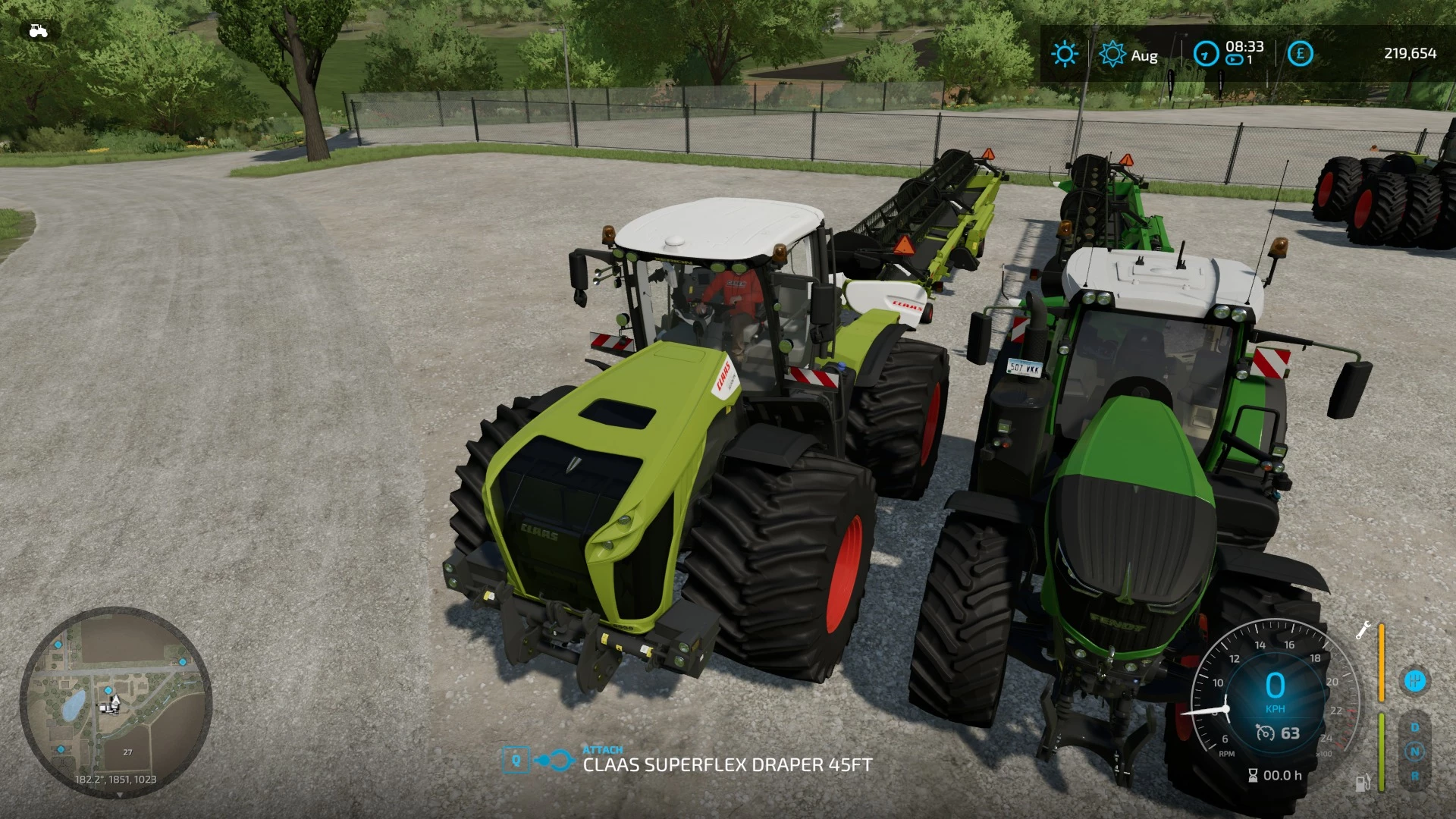Click the clock face next to 08:33
The height and width of the screenshot is (819, 1456).
tap(1207, 53)
